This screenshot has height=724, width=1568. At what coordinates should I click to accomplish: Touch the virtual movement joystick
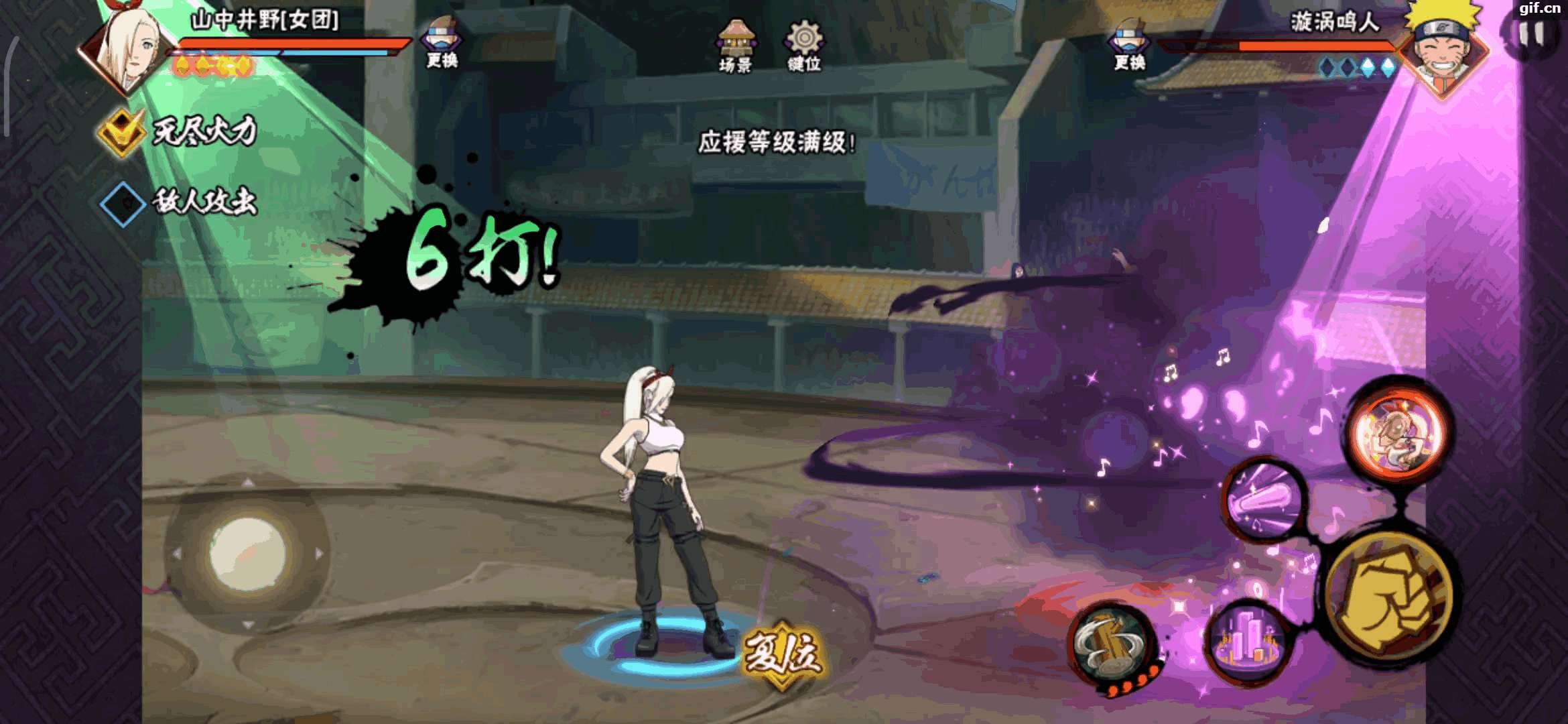(x=247, y=554)
